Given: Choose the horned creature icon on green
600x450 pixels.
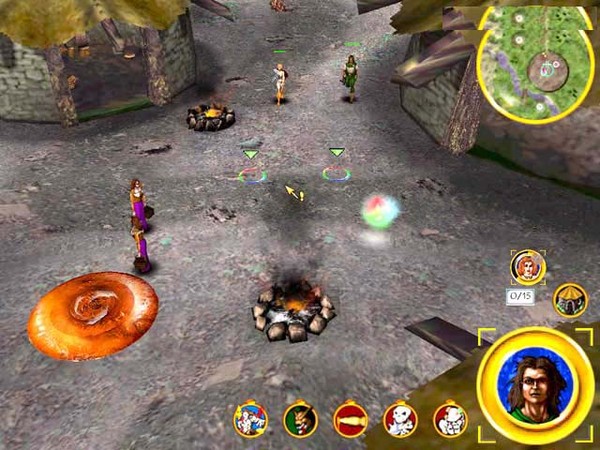Looking at the screenshot, I should point(300,419).
